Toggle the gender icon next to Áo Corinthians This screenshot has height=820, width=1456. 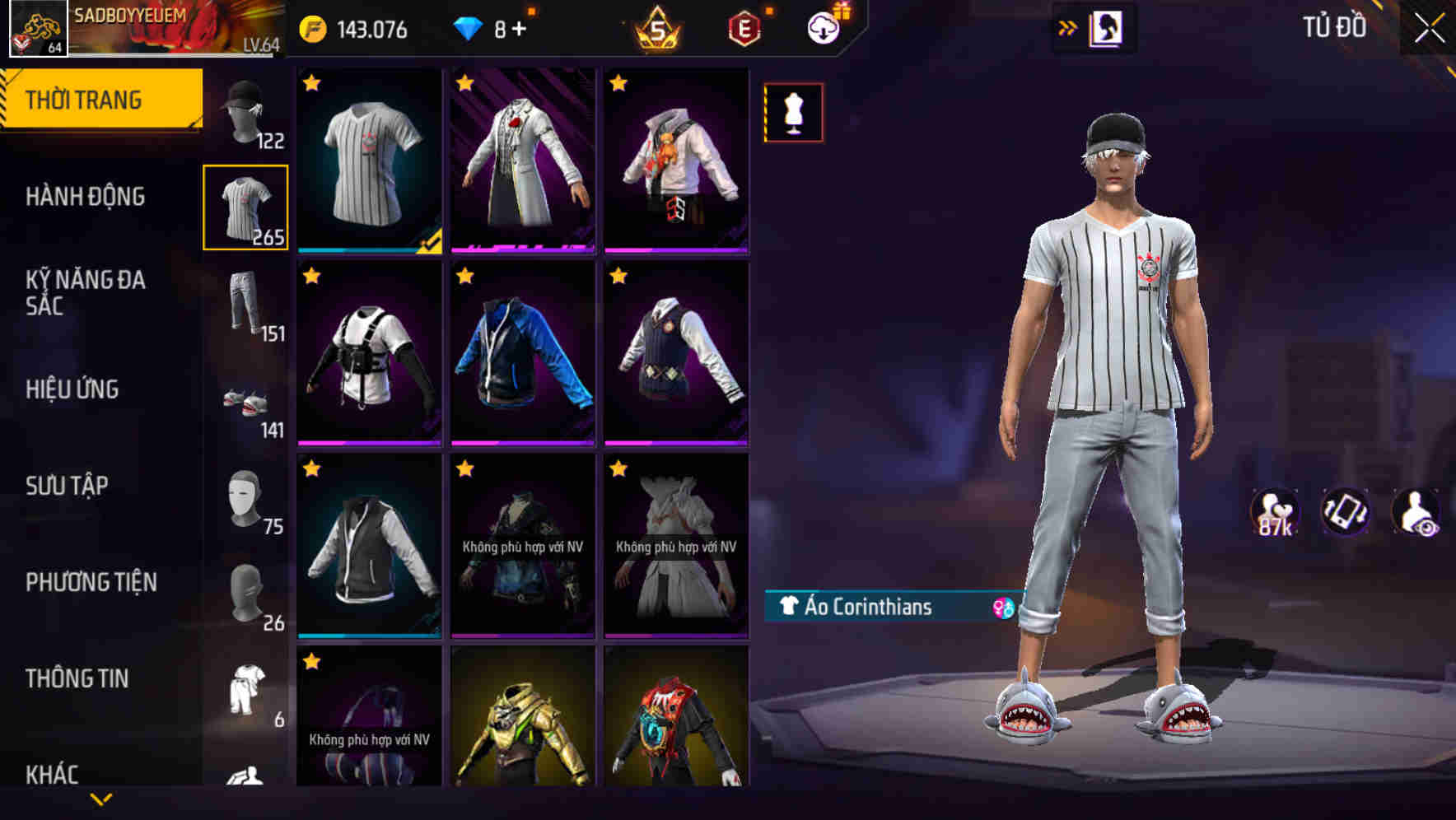[x=1001, y=606]
